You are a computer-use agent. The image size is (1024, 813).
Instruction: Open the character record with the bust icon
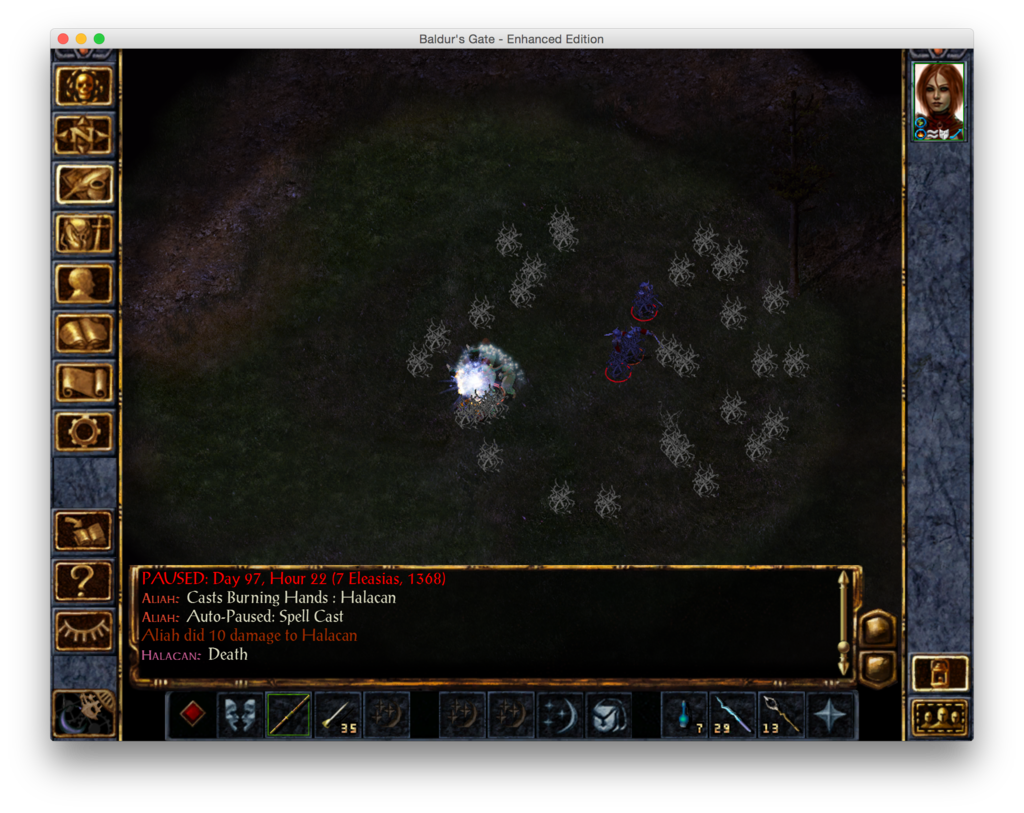[84, 283]
